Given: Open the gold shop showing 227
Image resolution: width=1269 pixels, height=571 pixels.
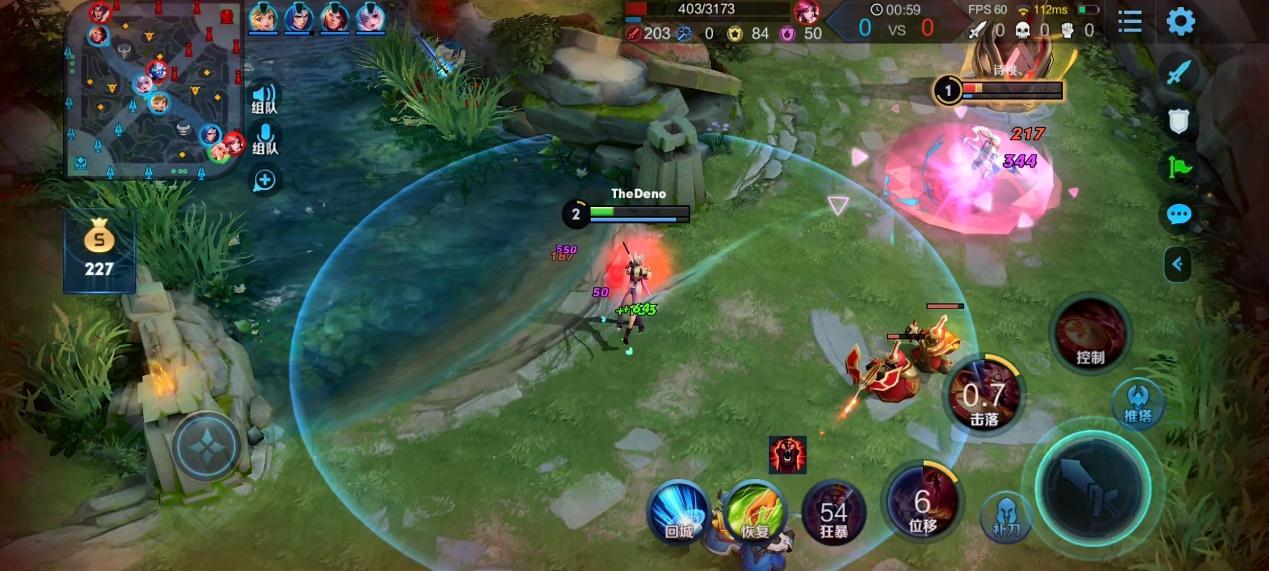Looking at the screenshot, I should (99, 250).
